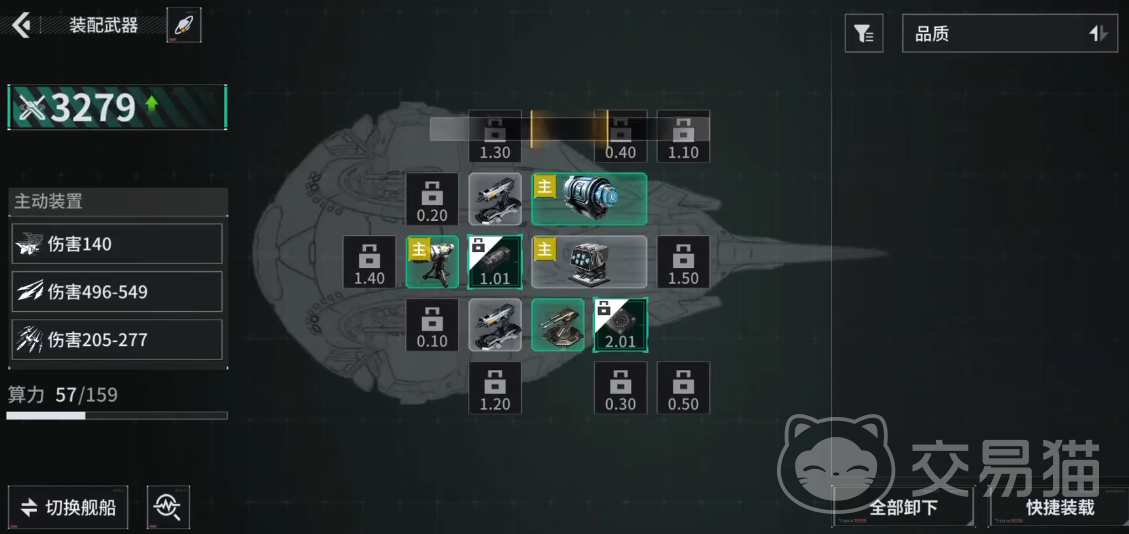
Task: Go back with the arrow button
Action: pyautogui.click(x=21, y=25)
